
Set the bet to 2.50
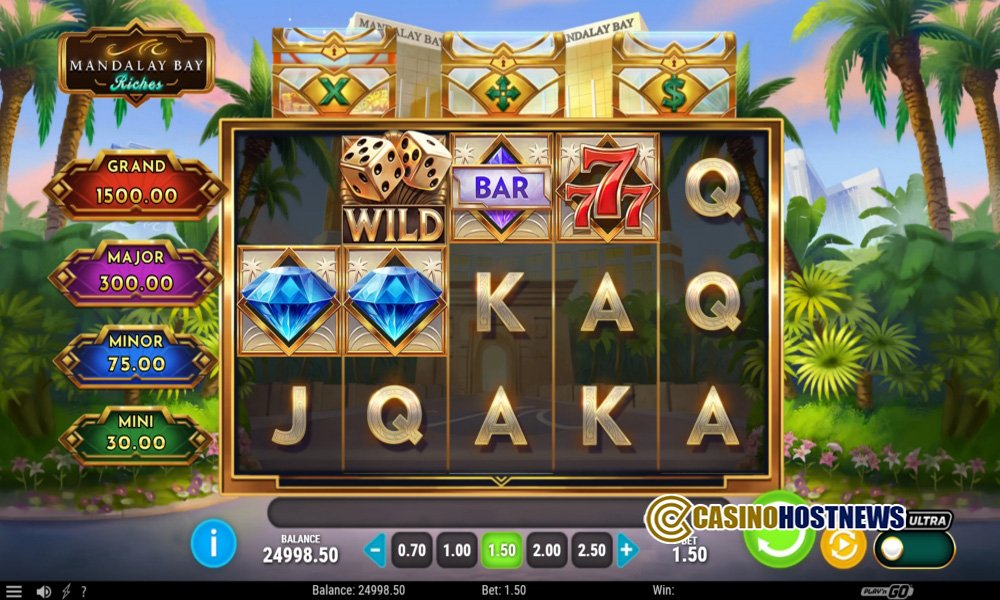593,549
